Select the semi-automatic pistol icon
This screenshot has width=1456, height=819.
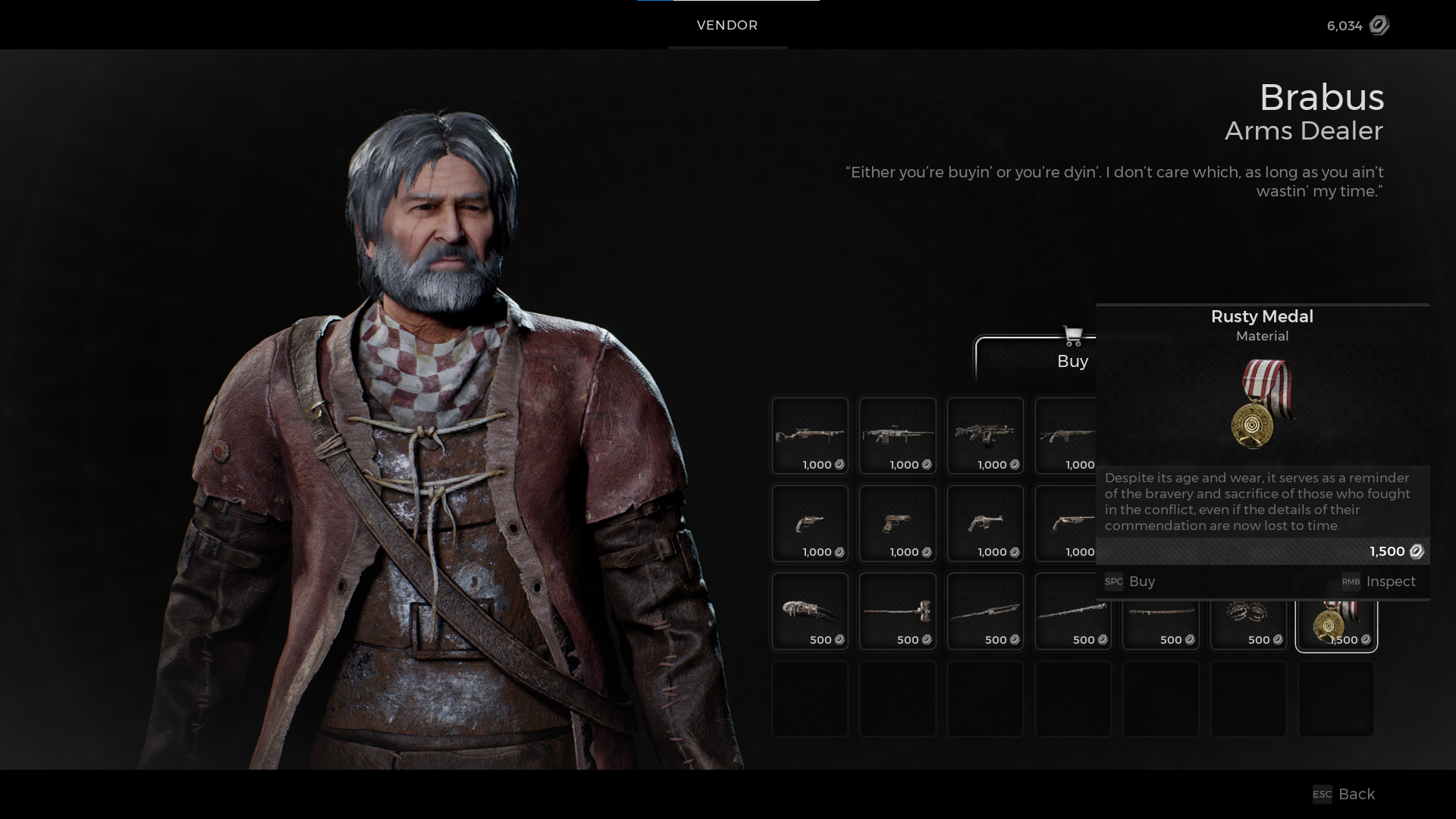pyautogui.click(x=897, y=523)
